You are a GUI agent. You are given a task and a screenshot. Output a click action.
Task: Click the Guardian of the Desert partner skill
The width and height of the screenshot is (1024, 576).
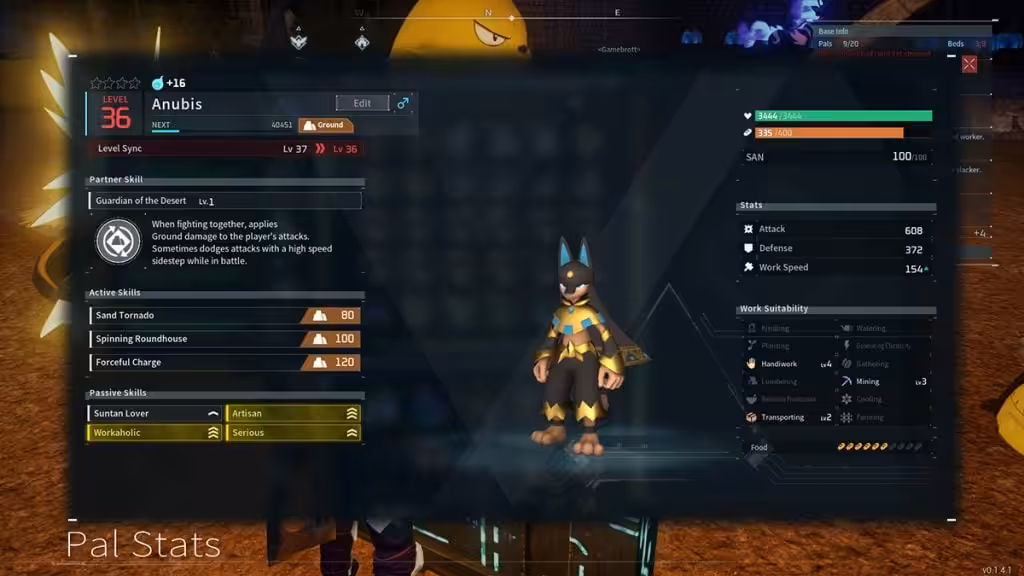click(x=225, y=201)
